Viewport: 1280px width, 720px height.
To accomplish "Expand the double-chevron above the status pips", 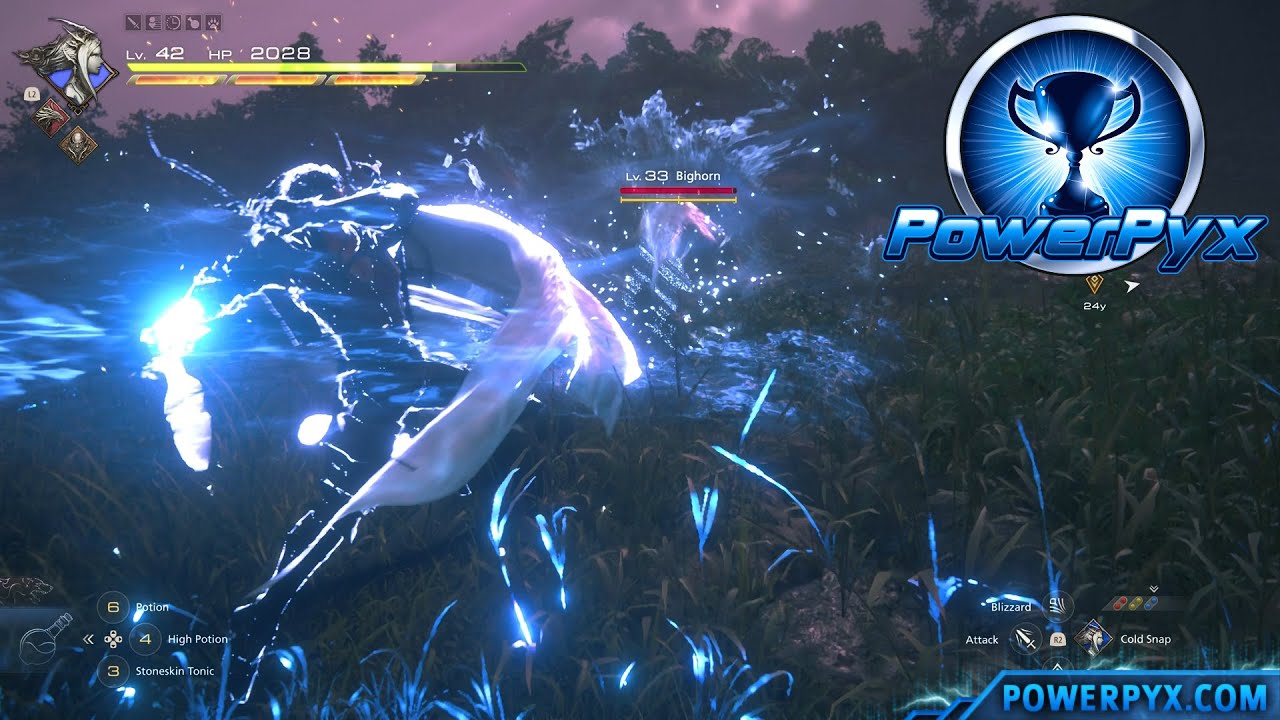I will (1154, 587).
